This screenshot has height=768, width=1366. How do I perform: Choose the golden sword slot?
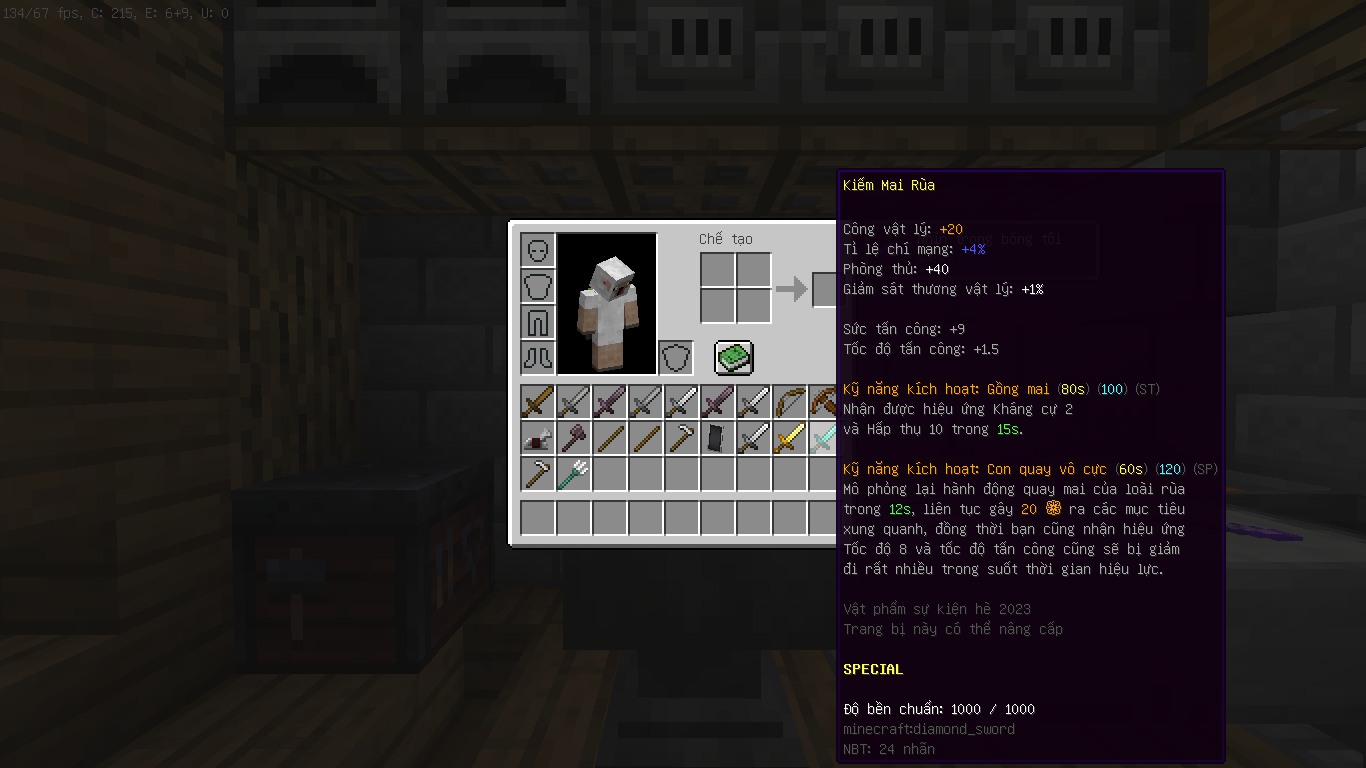(790, 438)
